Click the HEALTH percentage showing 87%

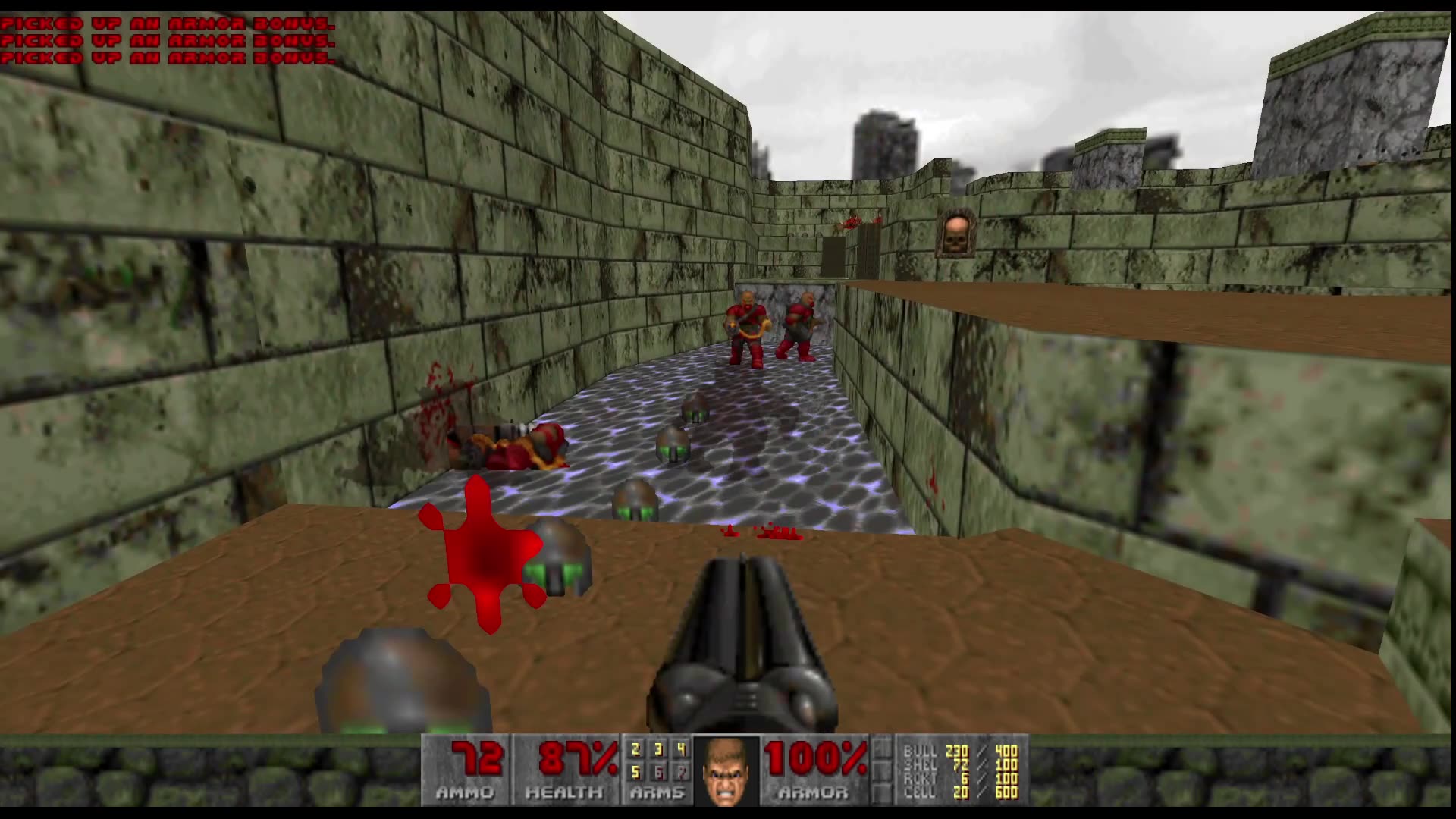(573, 758)
